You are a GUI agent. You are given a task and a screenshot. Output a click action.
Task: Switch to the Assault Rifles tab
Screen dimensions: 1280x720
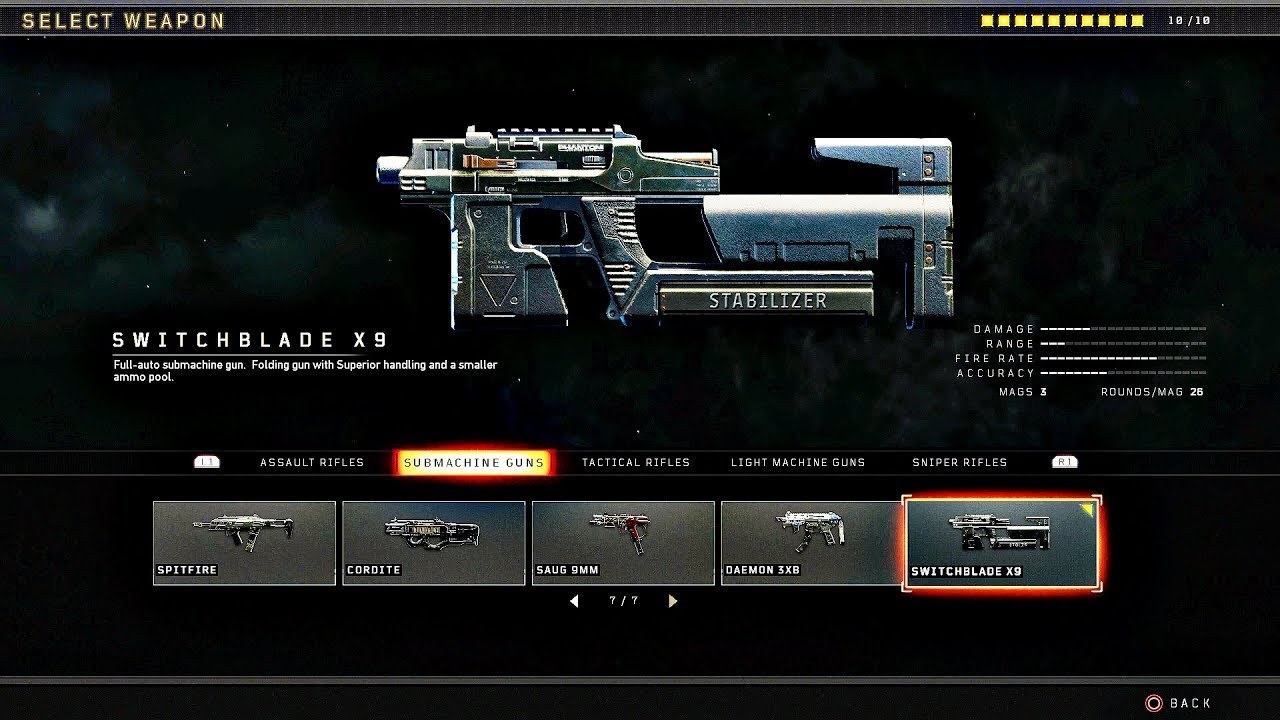(312, 462)
